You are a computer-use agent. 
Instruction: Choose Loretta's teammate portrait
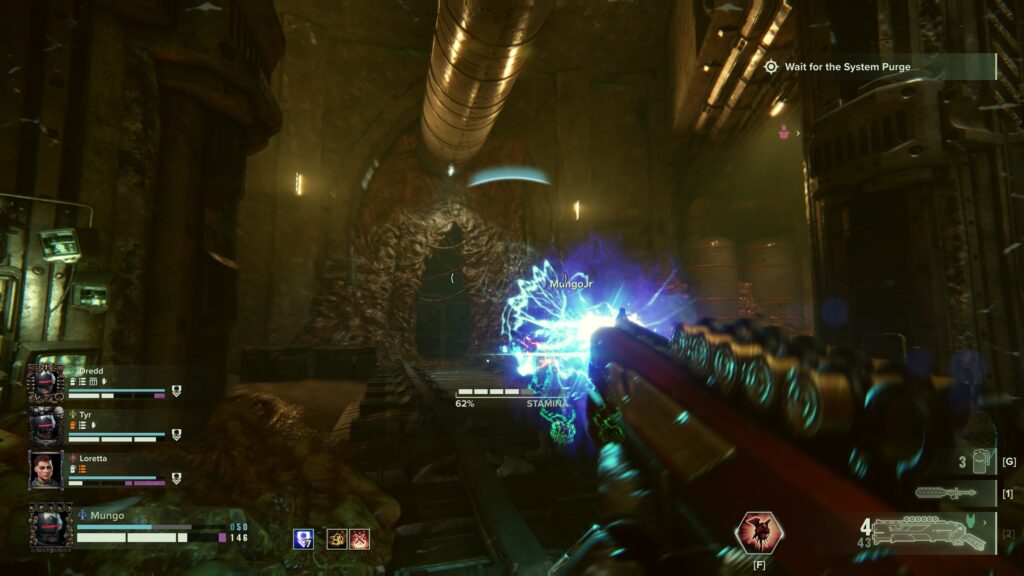coord(46,470)
